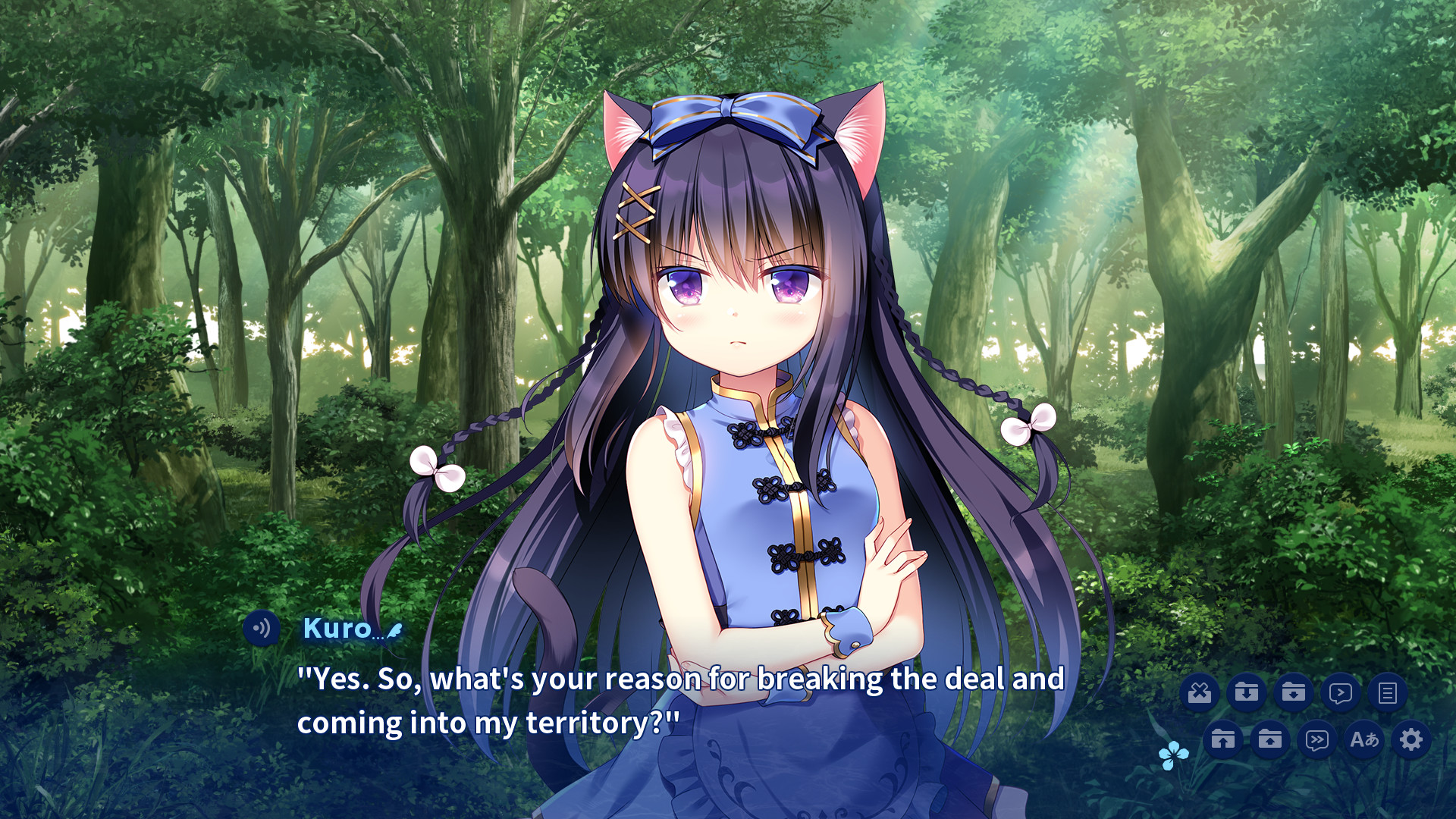Quick save the current scene
The image size is (1456, 819).
pos(1247,692)
